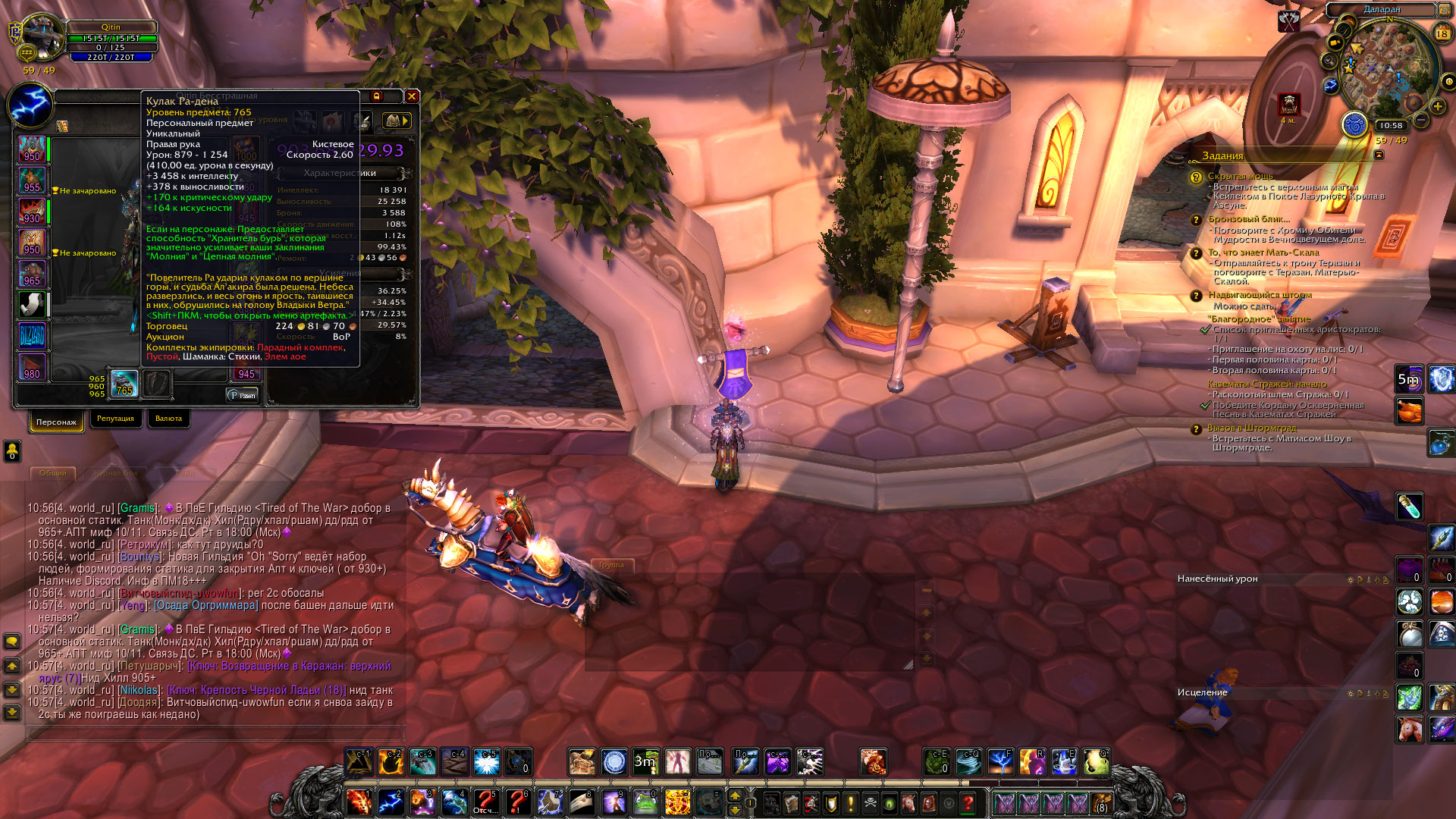Switch to the Общий chat tab

[53, 473]
